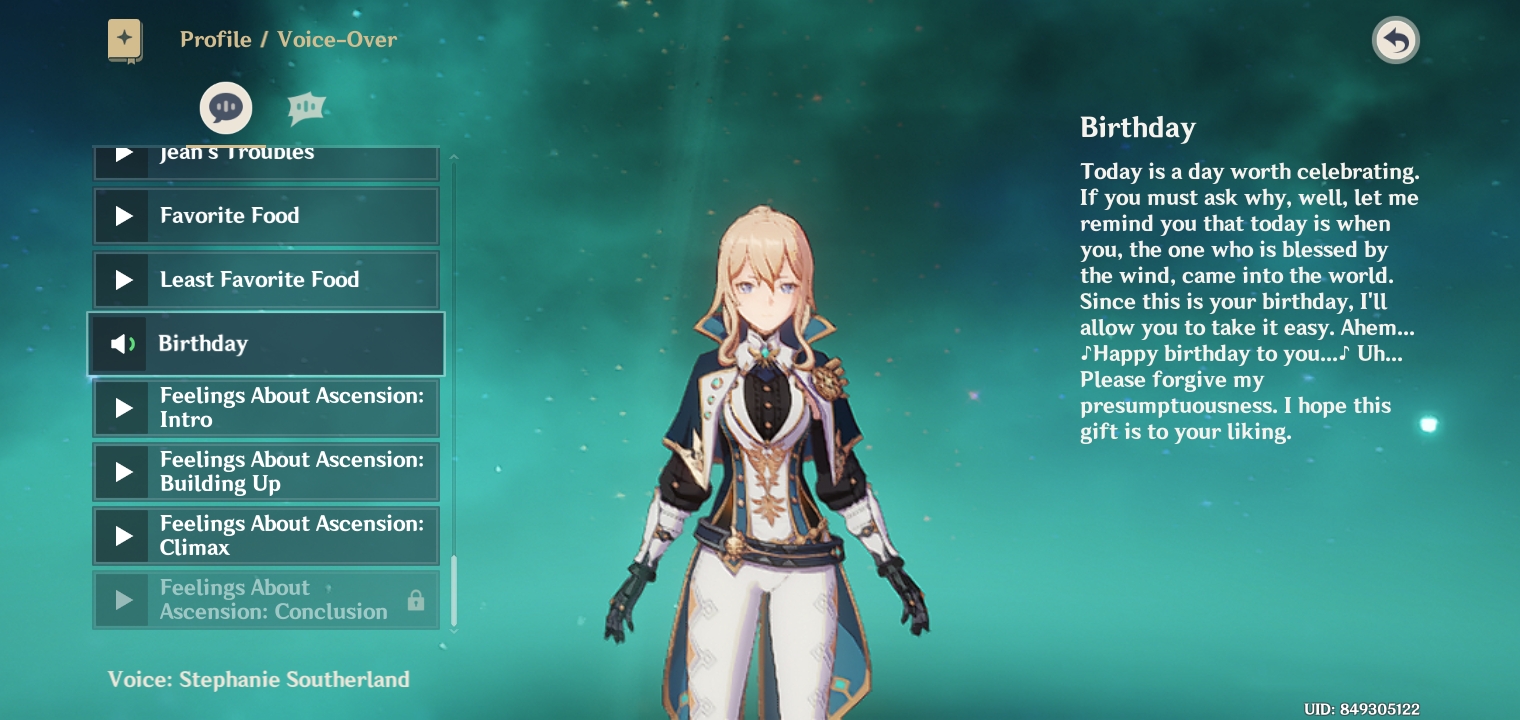Play Feelings About Ascension: Intro
This screenshot has height=720, width=1520.
[x=265, y=408]
